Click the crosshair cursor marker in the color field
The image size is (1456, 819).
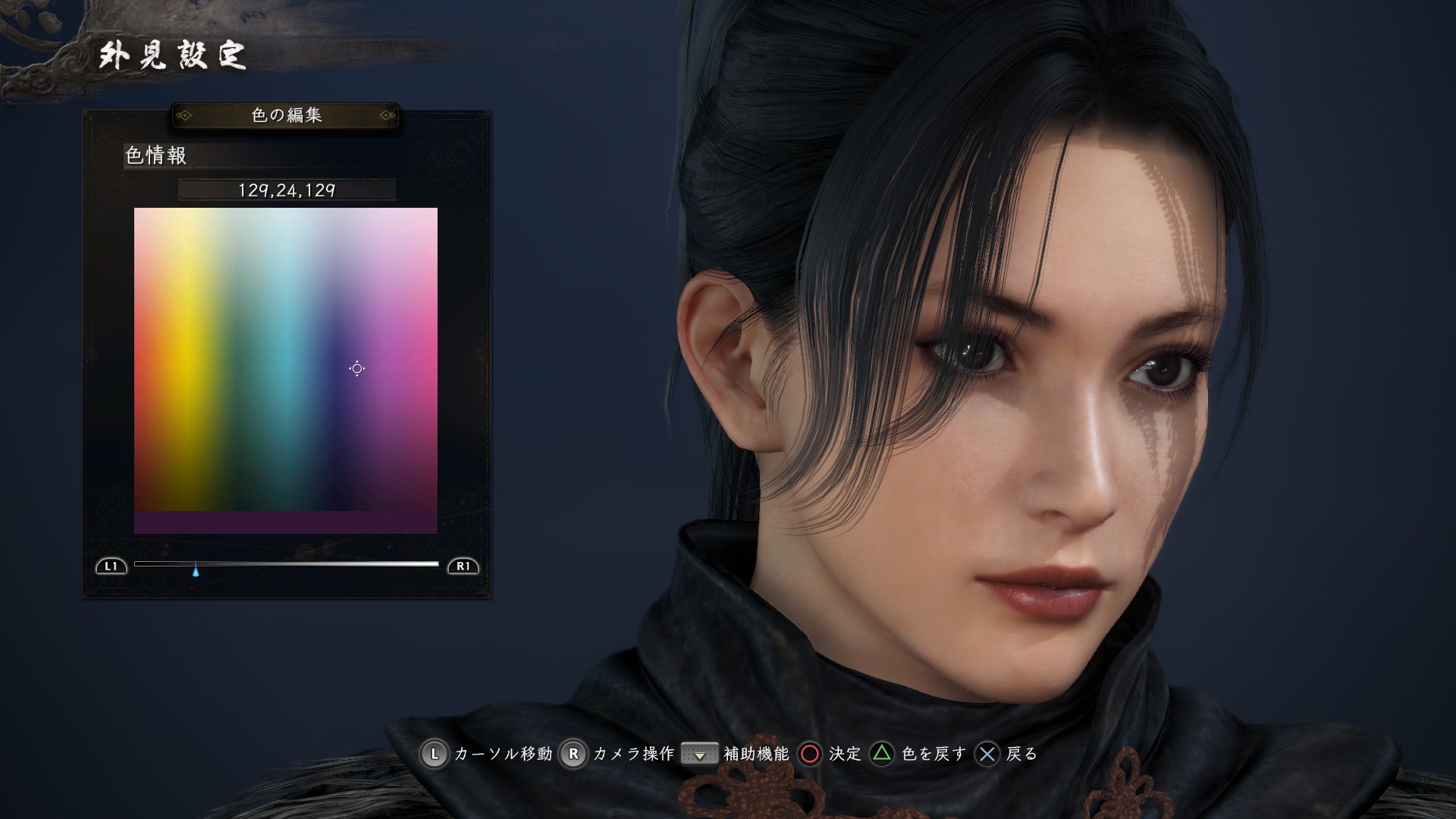(356, 369)
